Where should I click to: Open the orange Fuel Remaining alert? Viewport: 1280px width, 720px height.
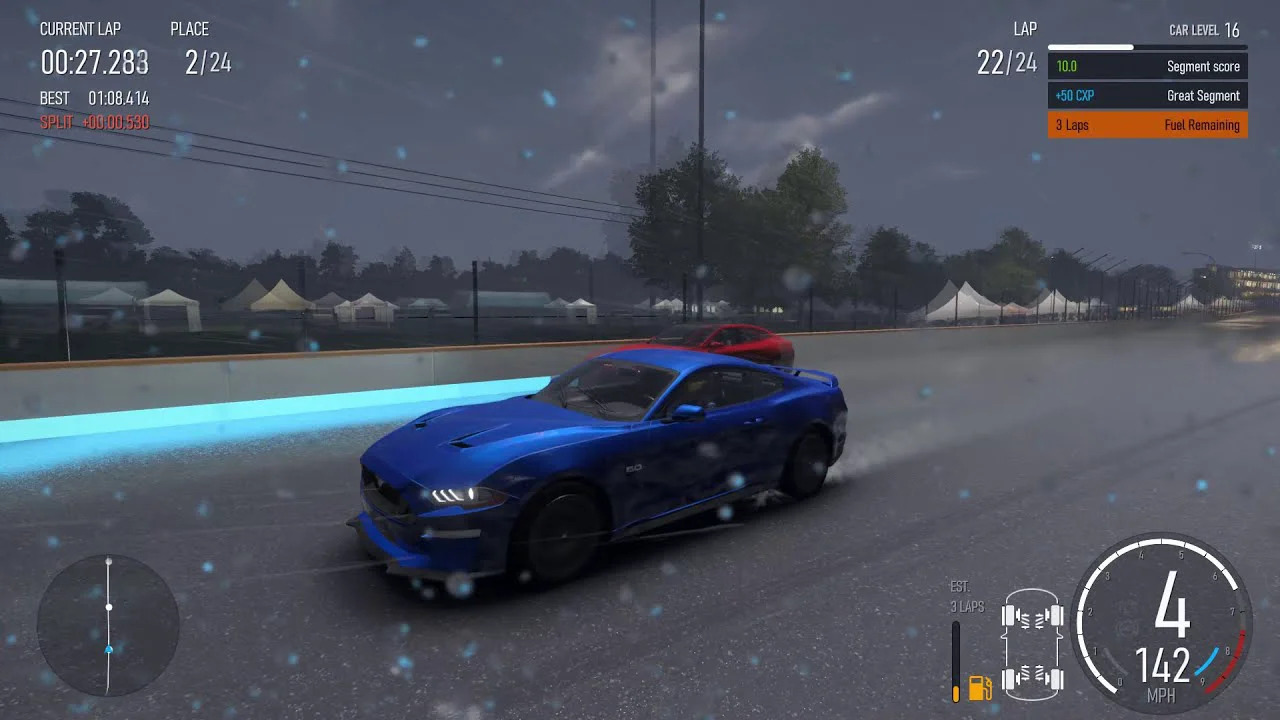coord(1147,125)
